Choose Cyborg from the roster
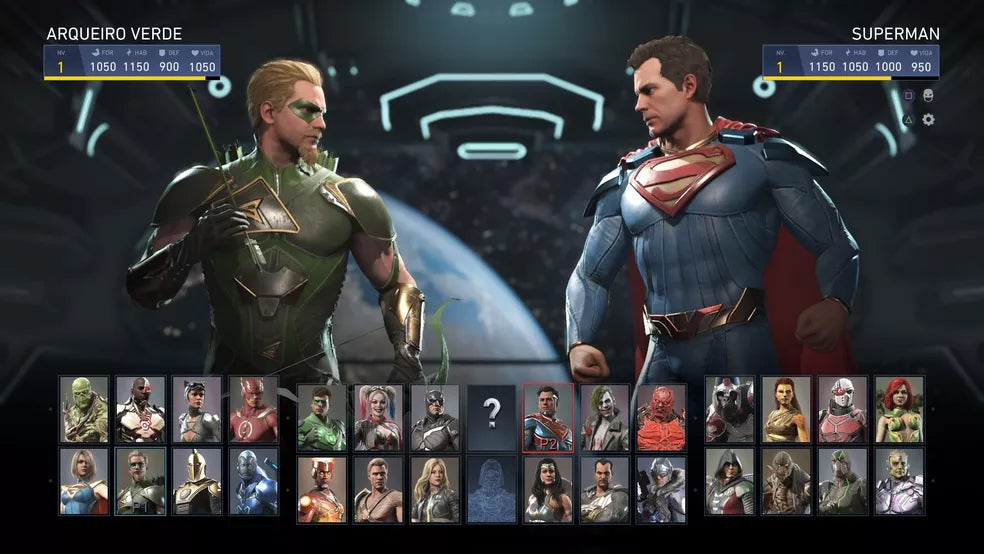This screenshot has height=554, width=984. coord(140,409)
